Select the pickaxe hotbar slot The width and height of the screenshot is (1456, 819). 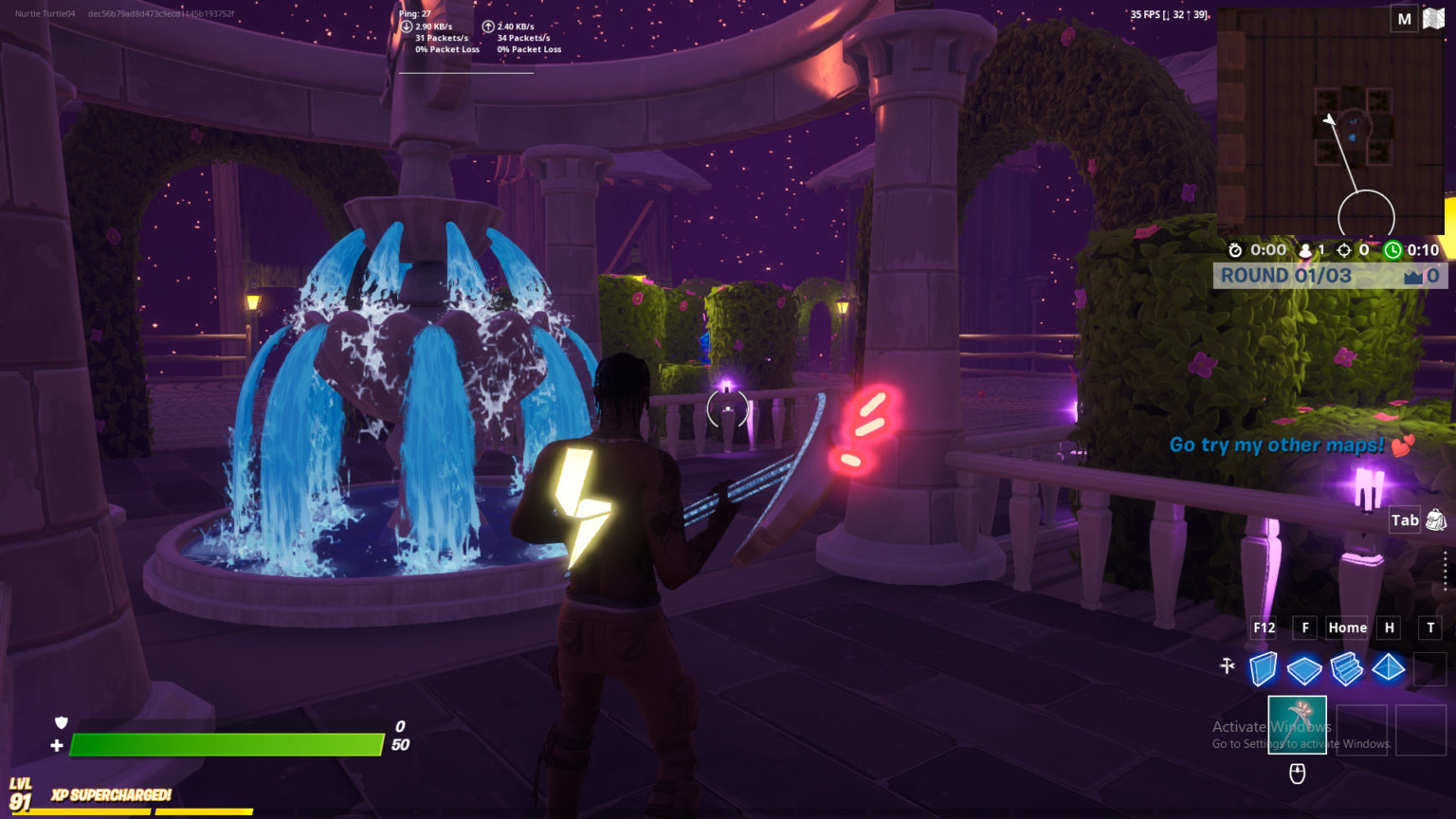click(x=1297, y=725)
